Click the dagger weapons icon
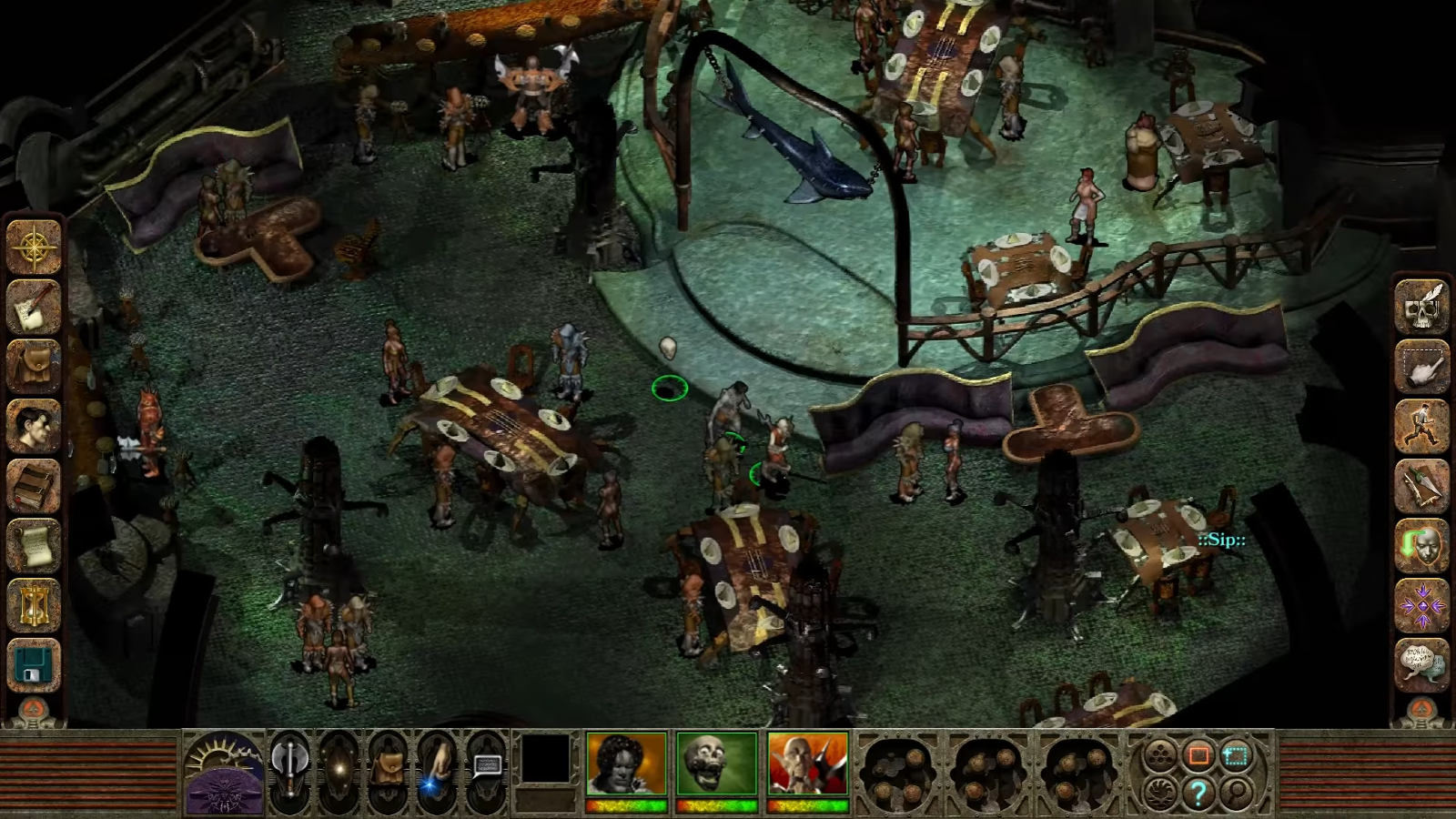Viewport: 1456px width, 819px height. [1421, 485]
